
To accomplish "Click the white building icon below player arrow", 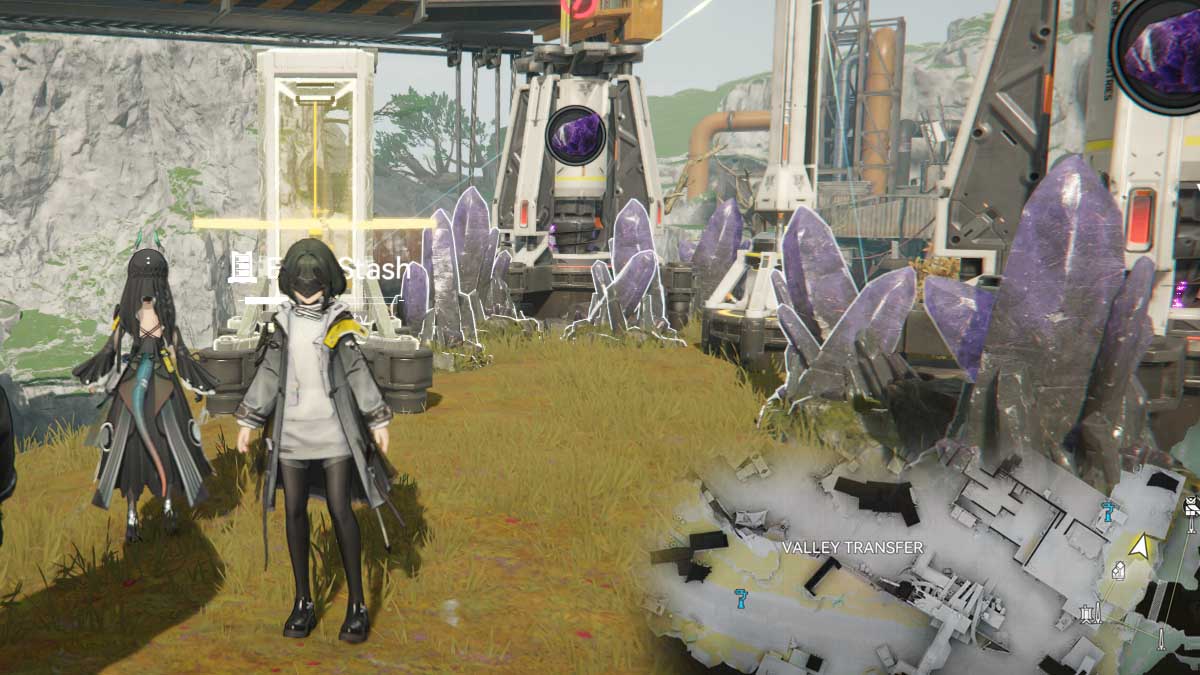I will [1118, 570].
